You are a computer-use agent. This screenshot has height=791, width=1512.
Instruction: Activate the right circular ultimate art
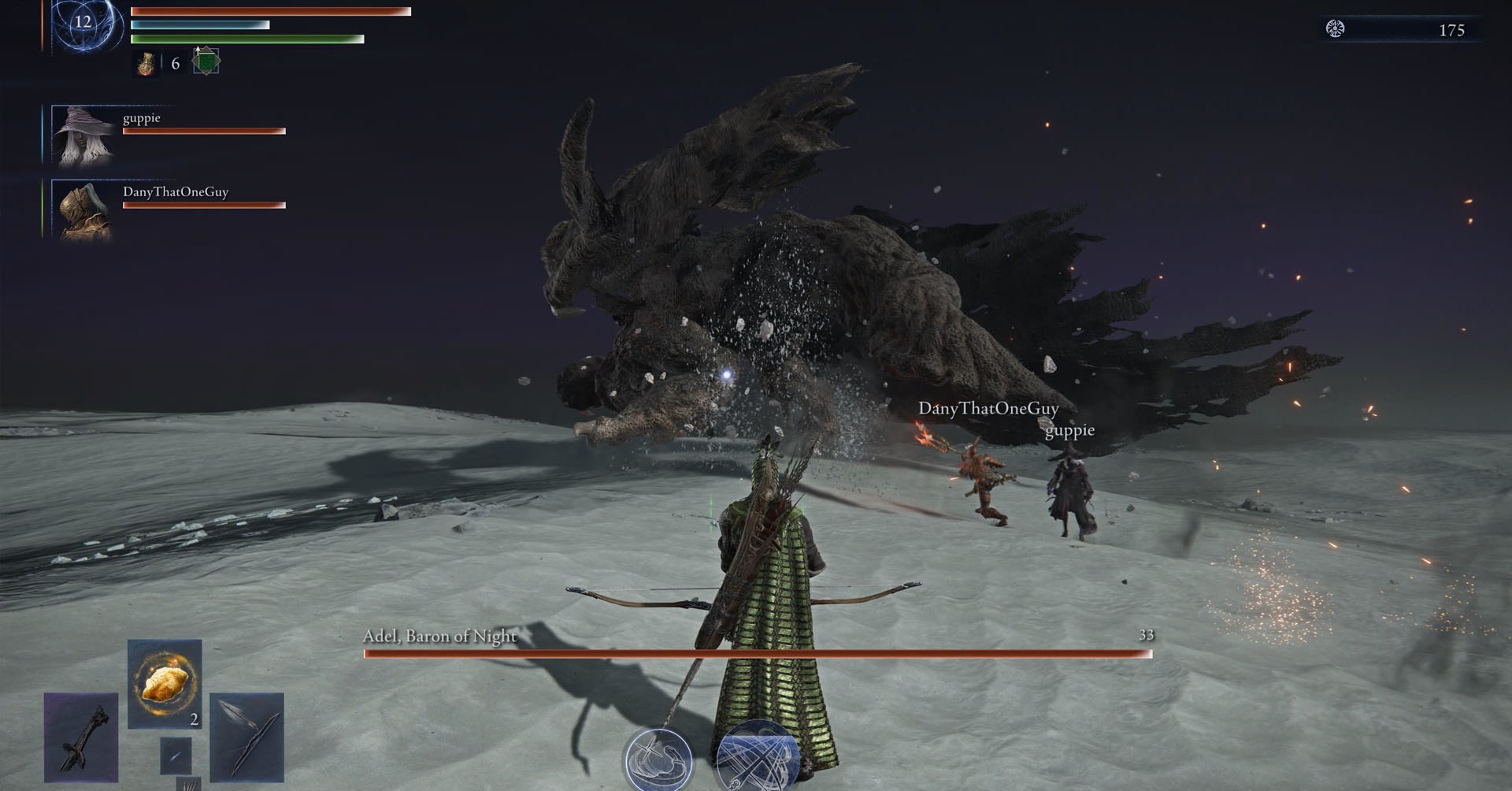pyautogui.click(x=757, y=758)
